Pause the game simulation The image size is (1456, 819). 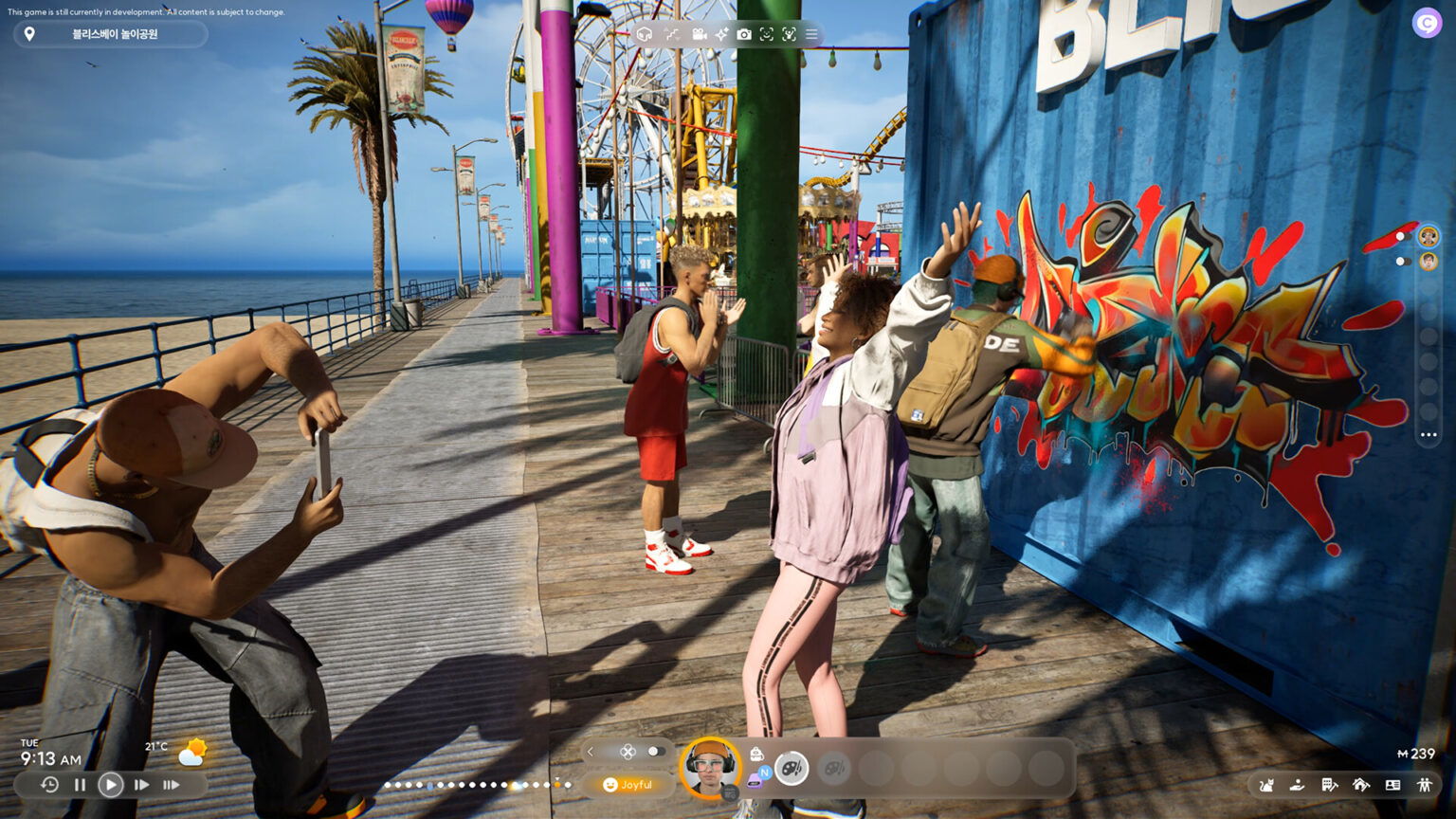pos(80,785)
